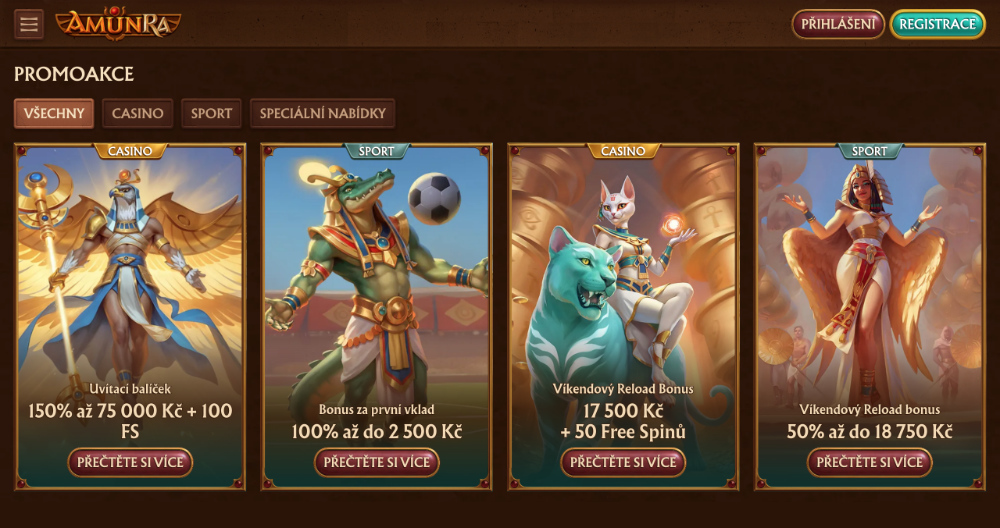The height and width of the screenshot is (528, 1000).
Task: Read more about Bonus za první vklad
Action: pos(377,462)
